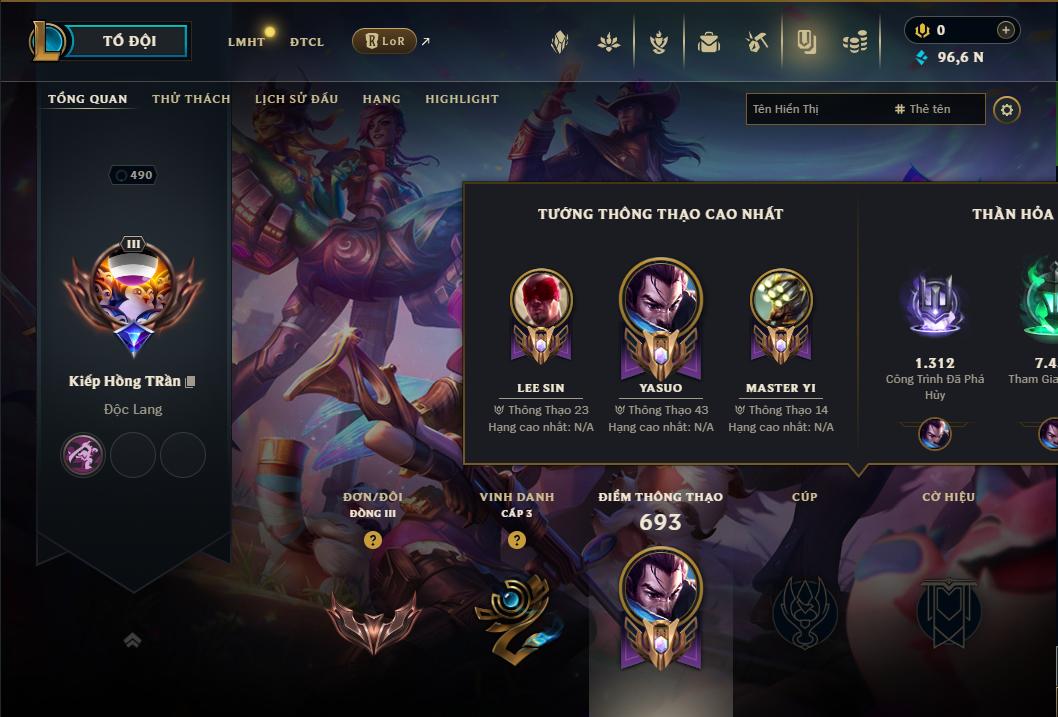The width and height of the screenshot is (1058, 717).
Task: Switch to the HẠNG tab
Action: click(381, 99)
